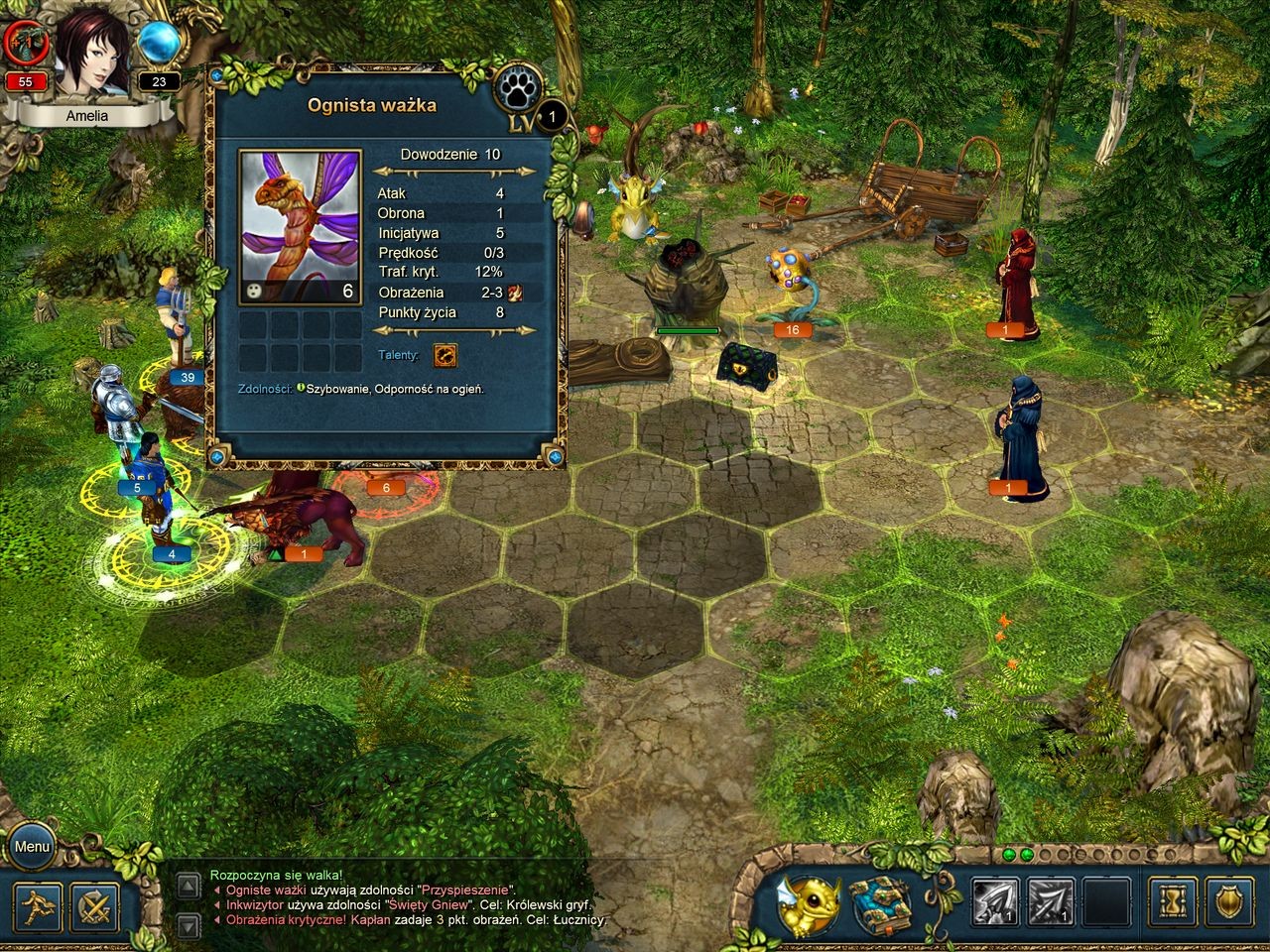Viewport: 1270px width, 952px height.
Task: Open the Menu button
Action: tap(32, 847)
